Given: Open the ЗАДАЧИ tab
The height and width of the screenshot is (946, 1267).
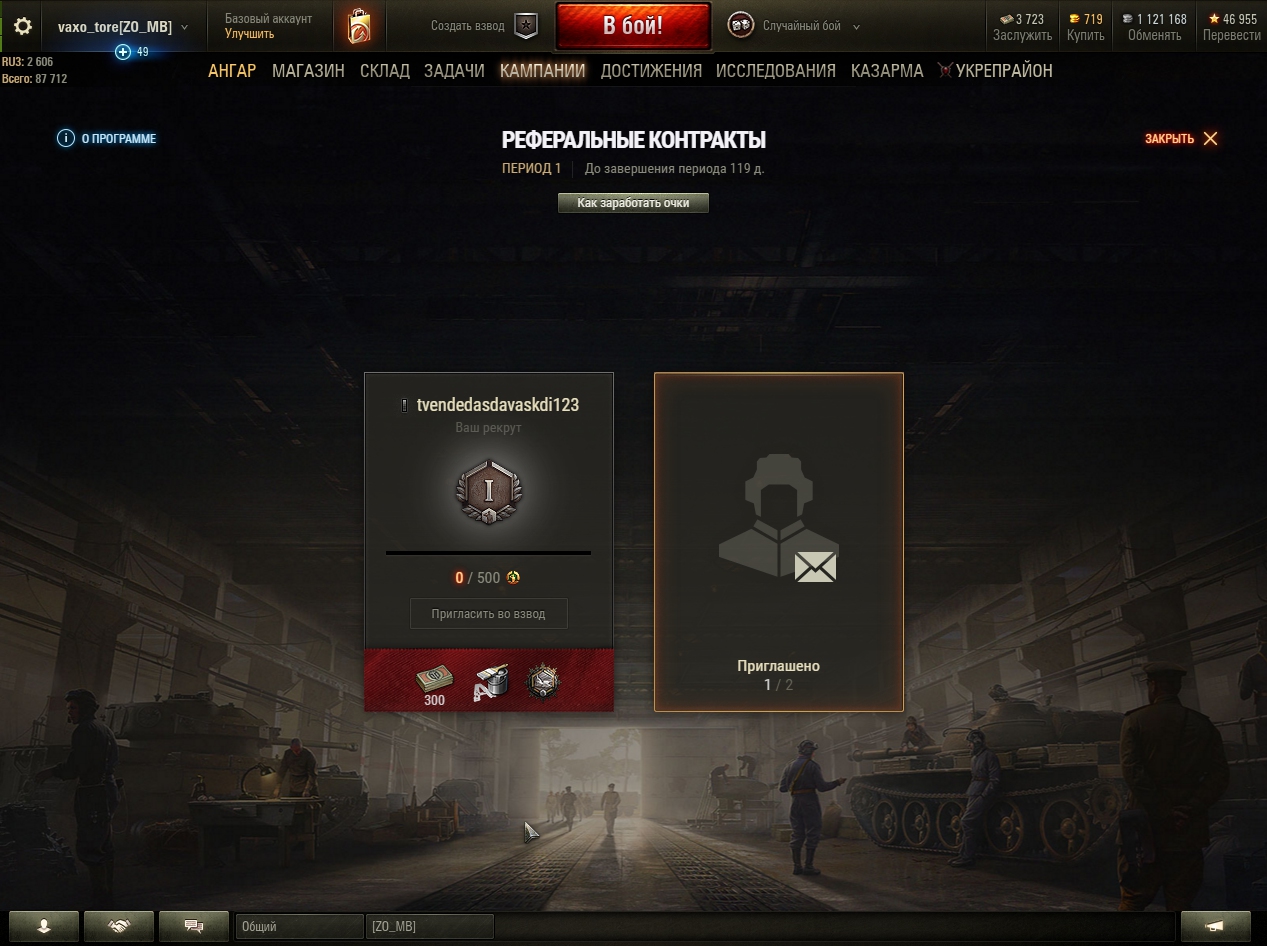Looking at the screenshot, I should point(454,71).
